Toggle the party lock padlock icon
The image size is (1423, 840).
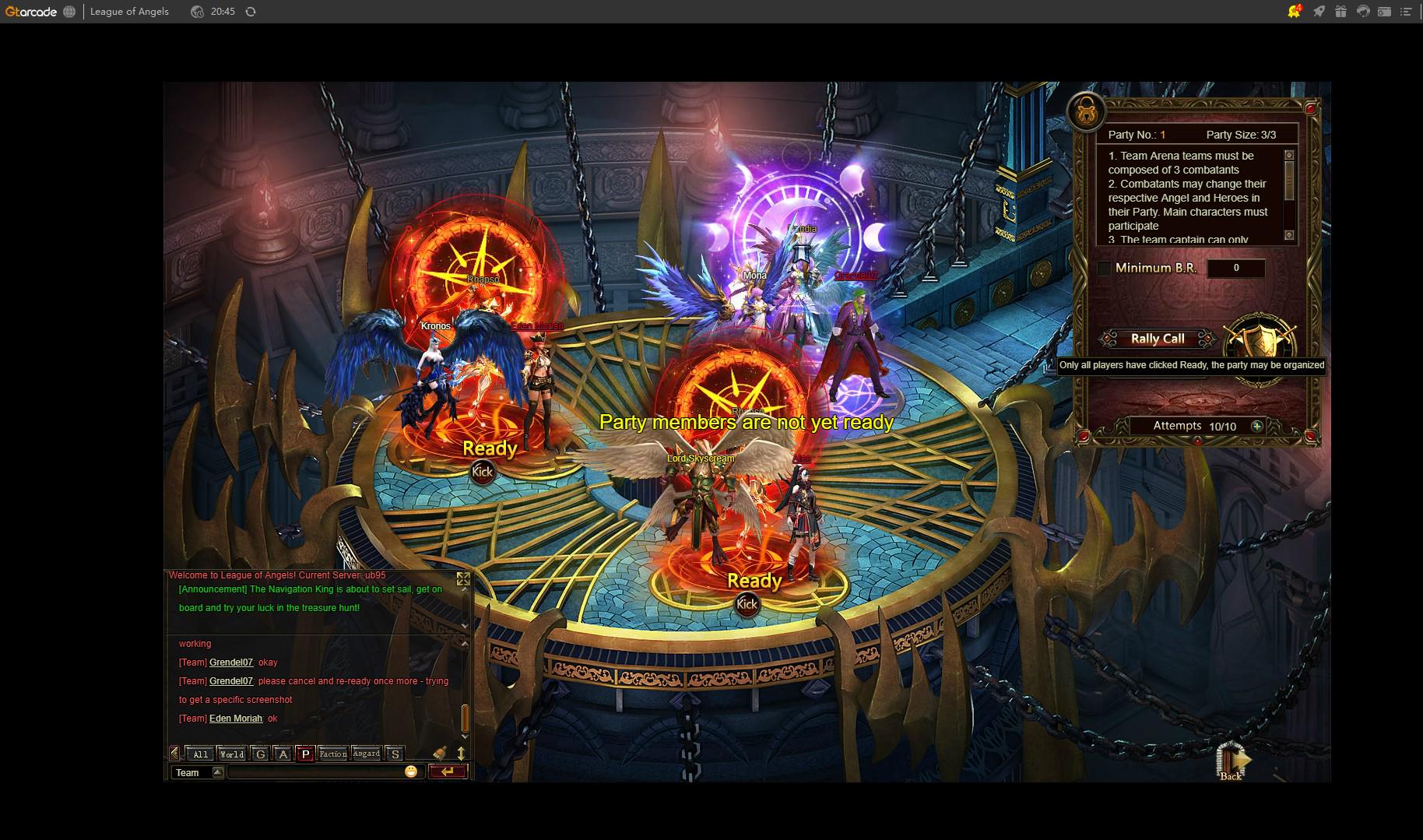[1085, 113]
